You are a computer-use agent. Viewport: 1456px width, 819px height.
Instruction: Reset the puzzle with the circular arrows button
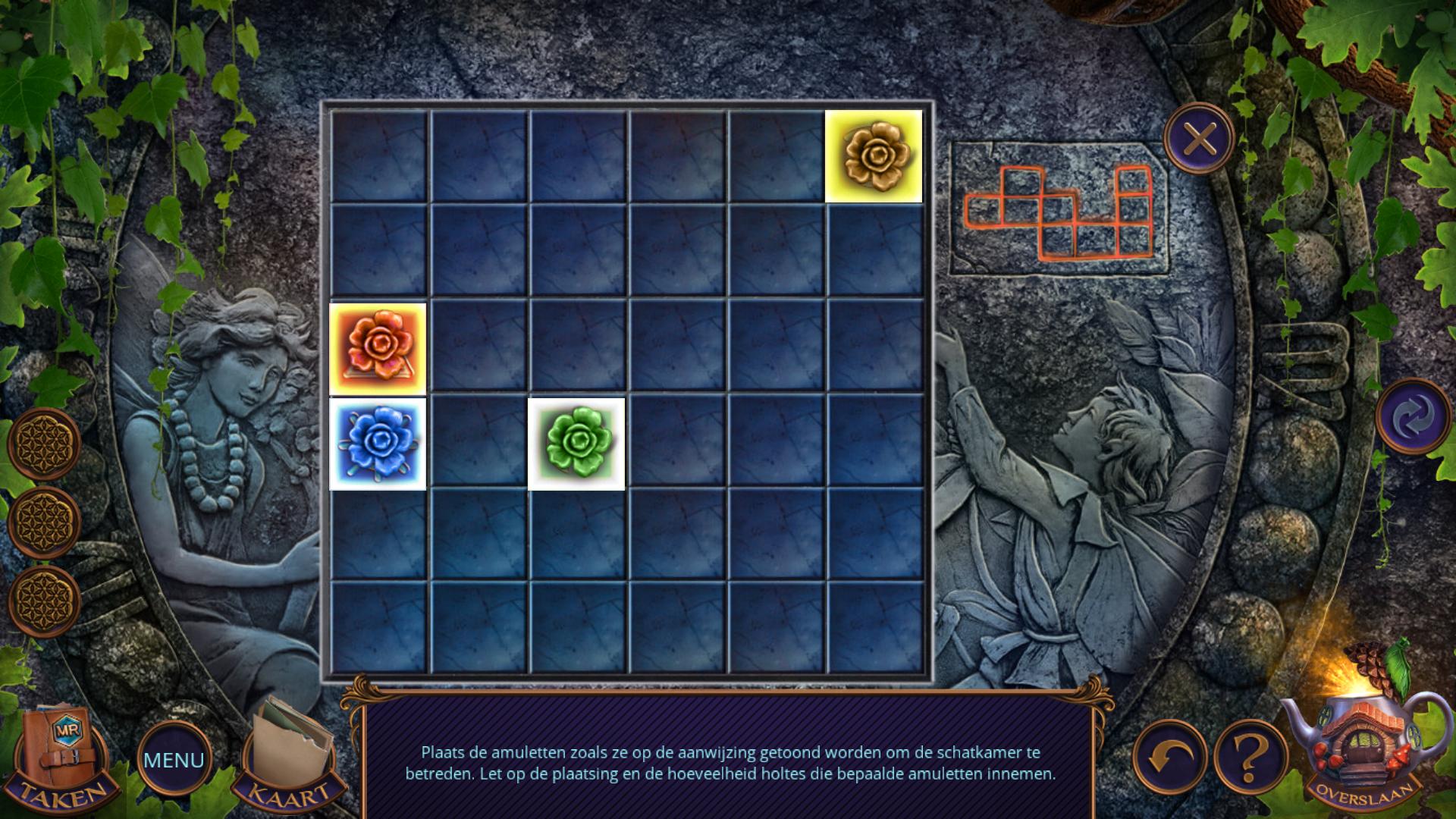point(1413,416)
